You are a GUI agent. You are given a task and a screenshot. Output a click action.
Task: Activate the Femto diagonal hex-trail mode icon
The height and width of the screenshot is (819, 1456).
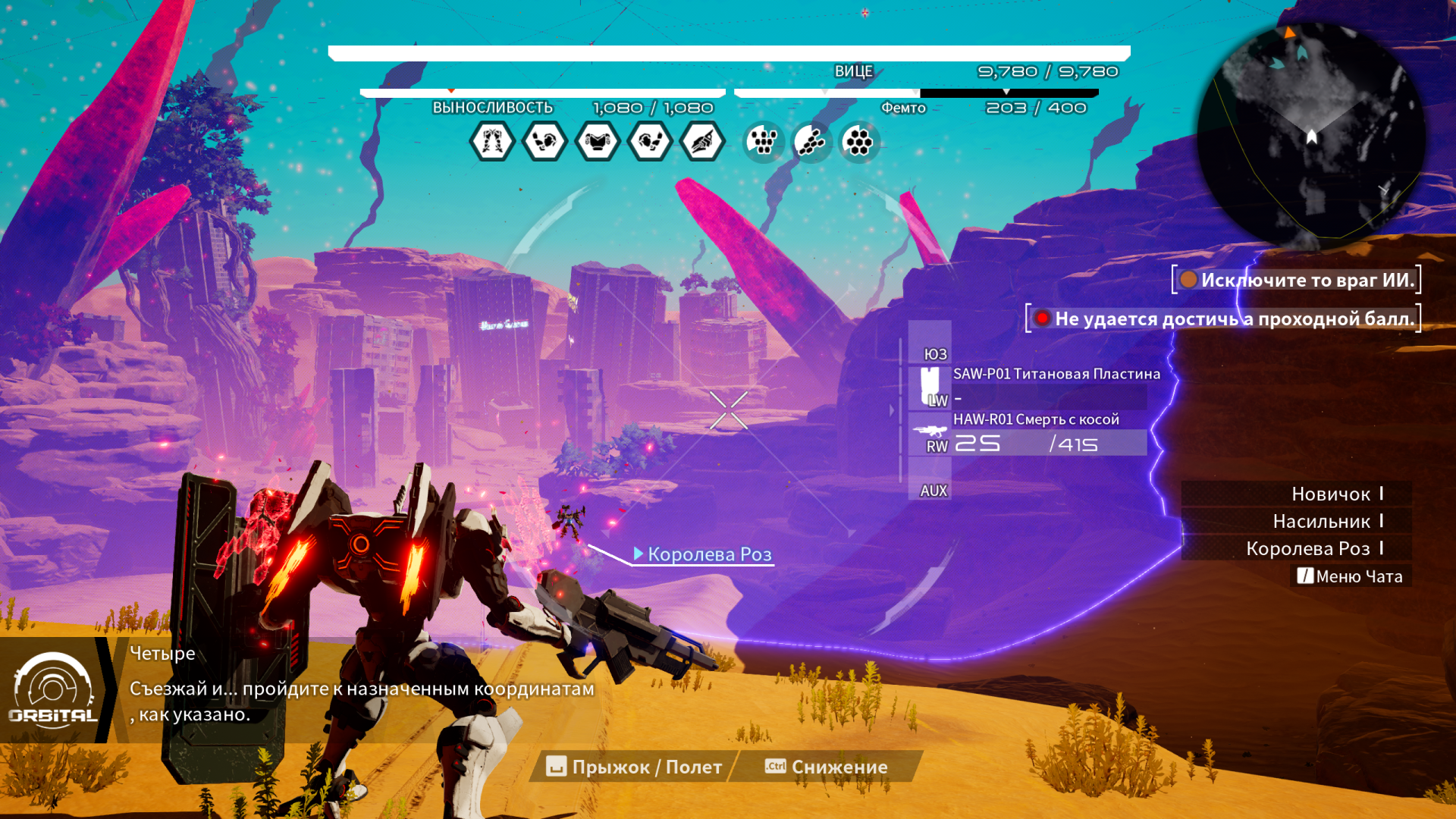811,142
